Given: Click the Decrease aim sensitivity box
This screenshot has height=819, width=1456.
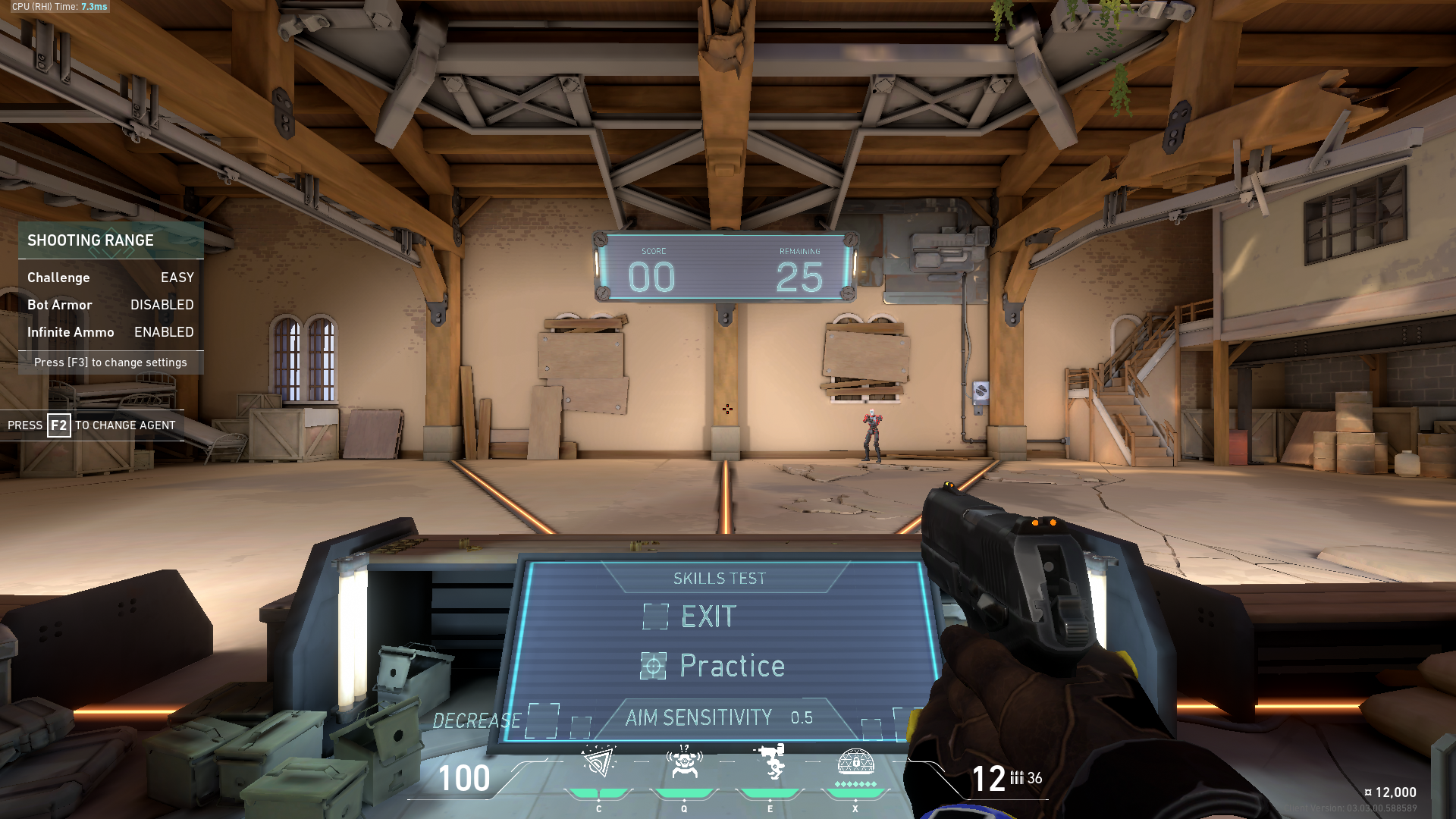Looking at the screenshot, I should coord(543,720).
